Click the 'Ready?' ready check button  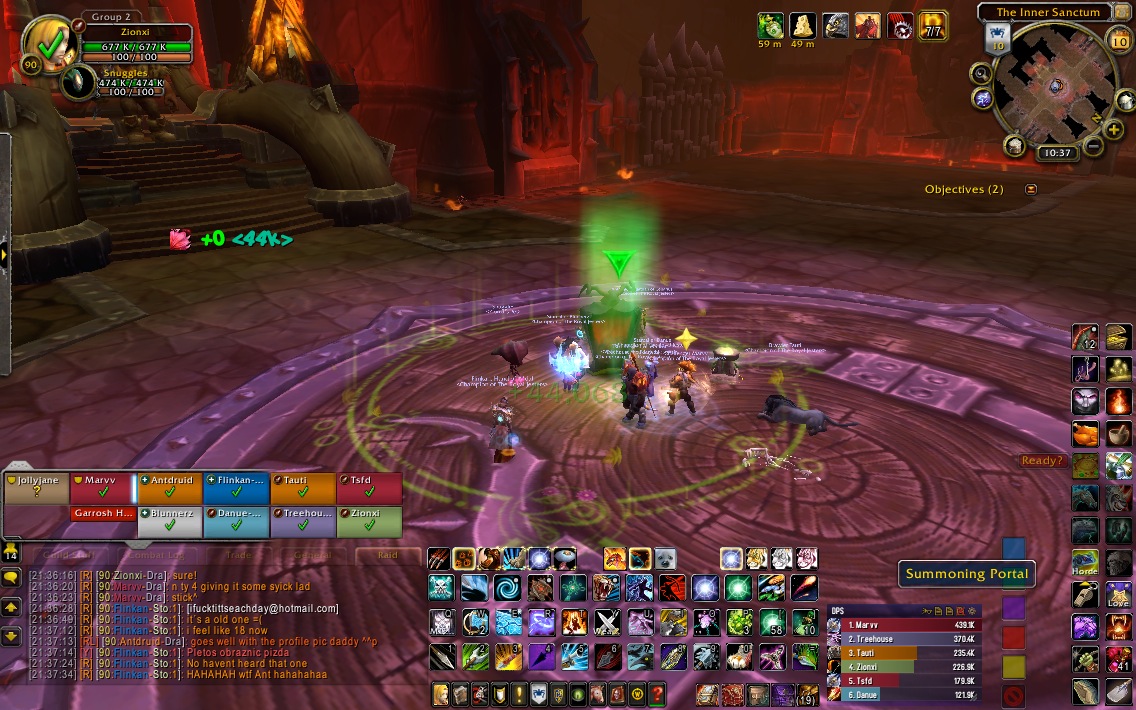coord(1042,461)
